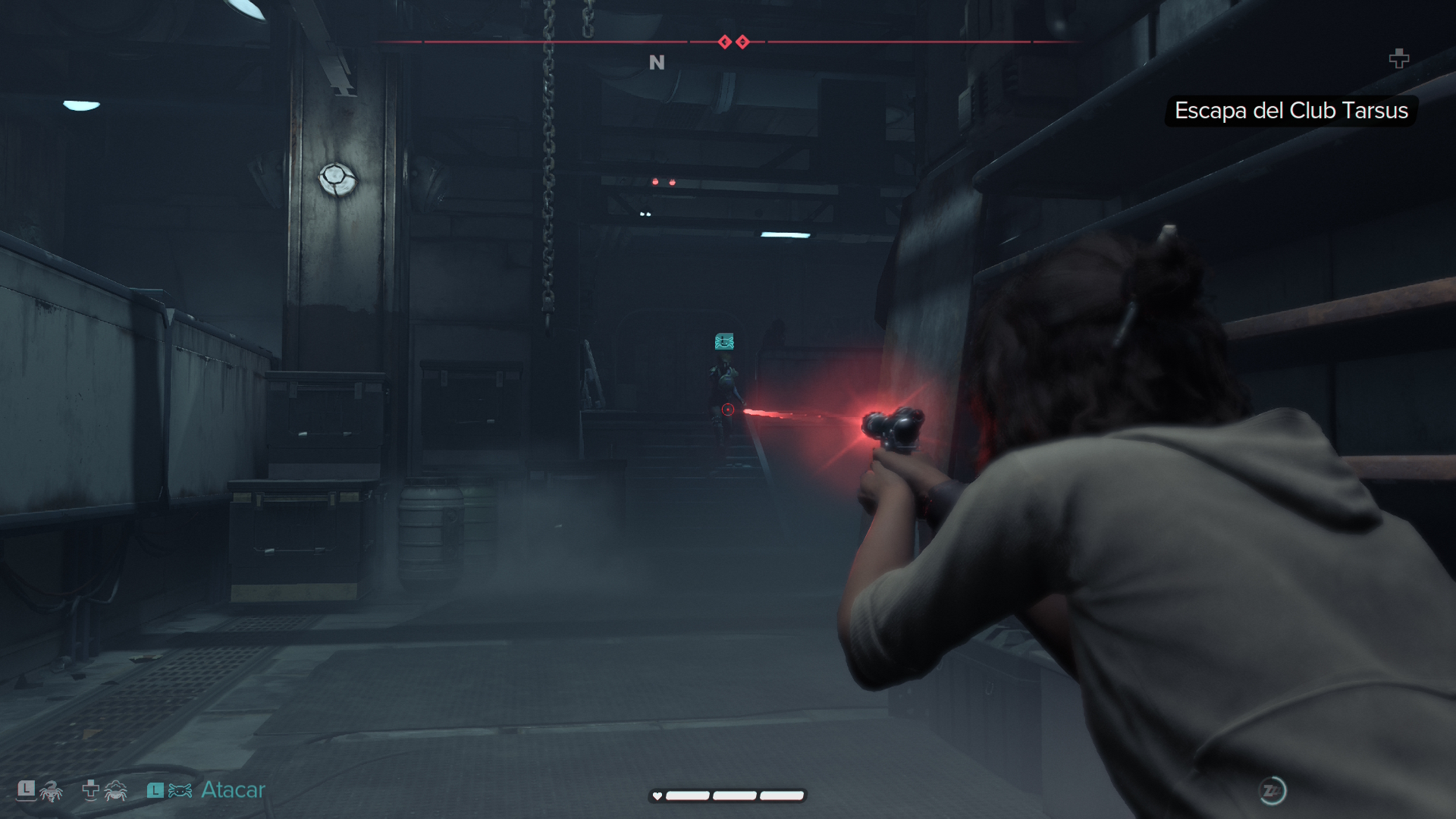Choose the Nix icon with question mark
1456x819 pixels.
[50, 792]
